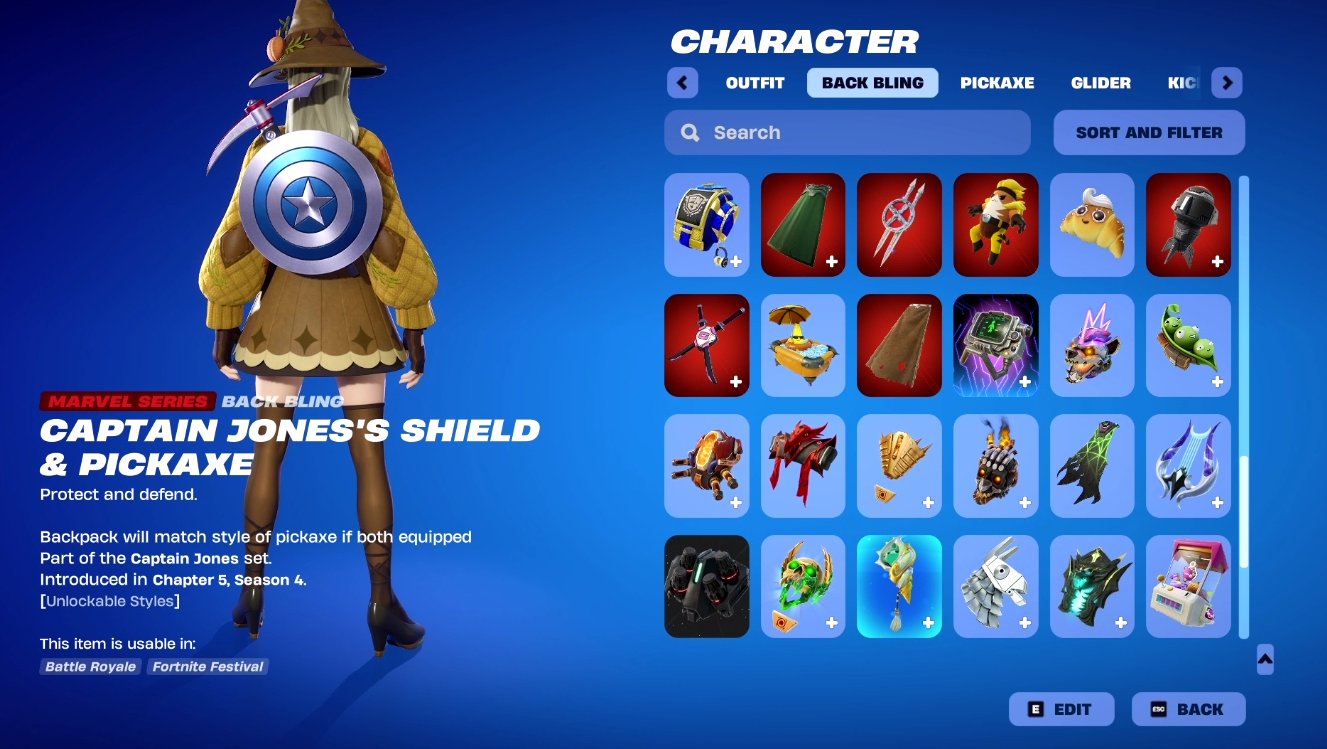Image resolution: width=1327 pixels, height=749 pixels.
Task: Select the currently equipped golden quill back bling
Action: [899, 587]
